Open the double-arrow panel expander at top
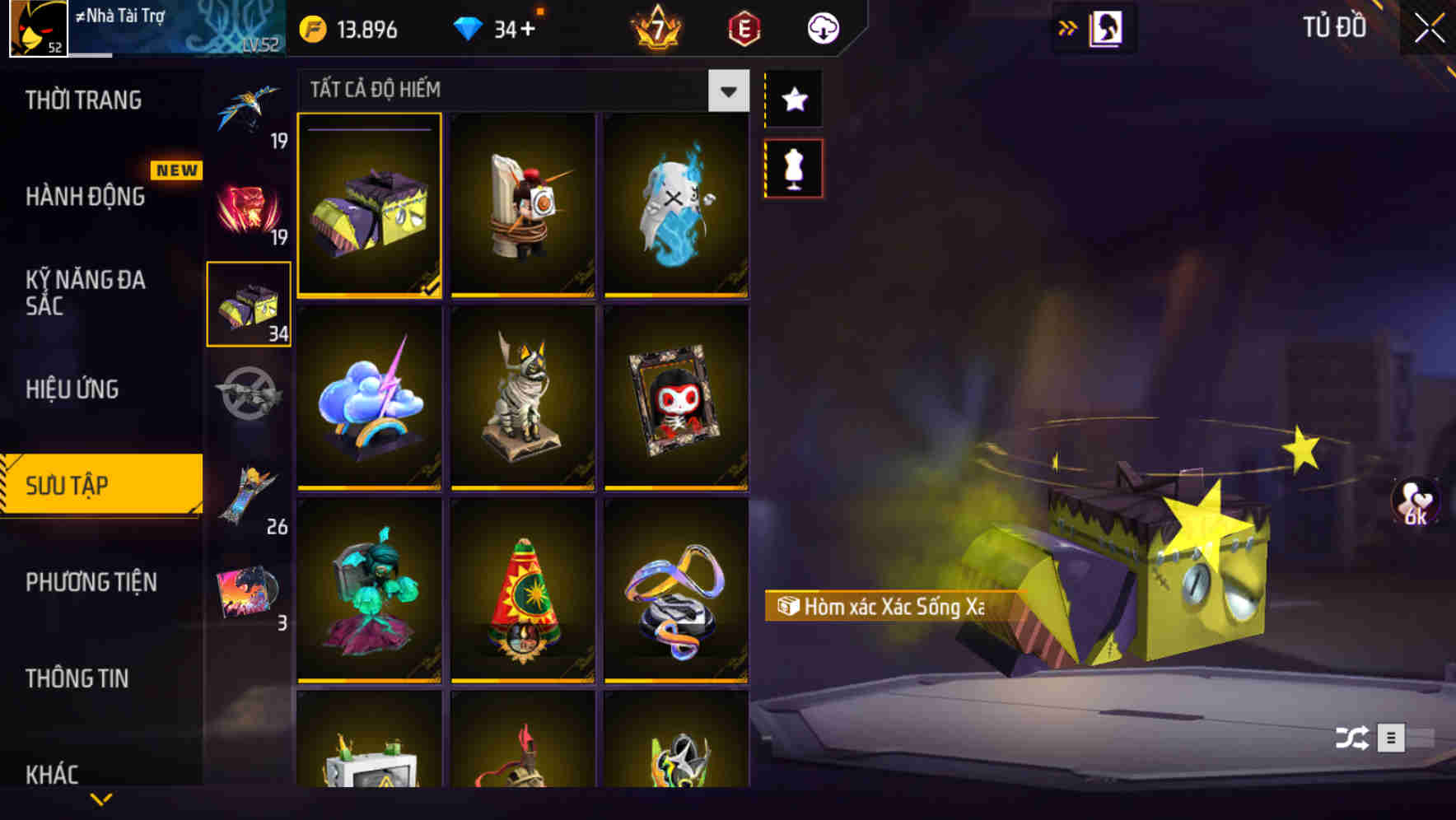This screenshot has width=1456, height=820. tap(1069, 26)
